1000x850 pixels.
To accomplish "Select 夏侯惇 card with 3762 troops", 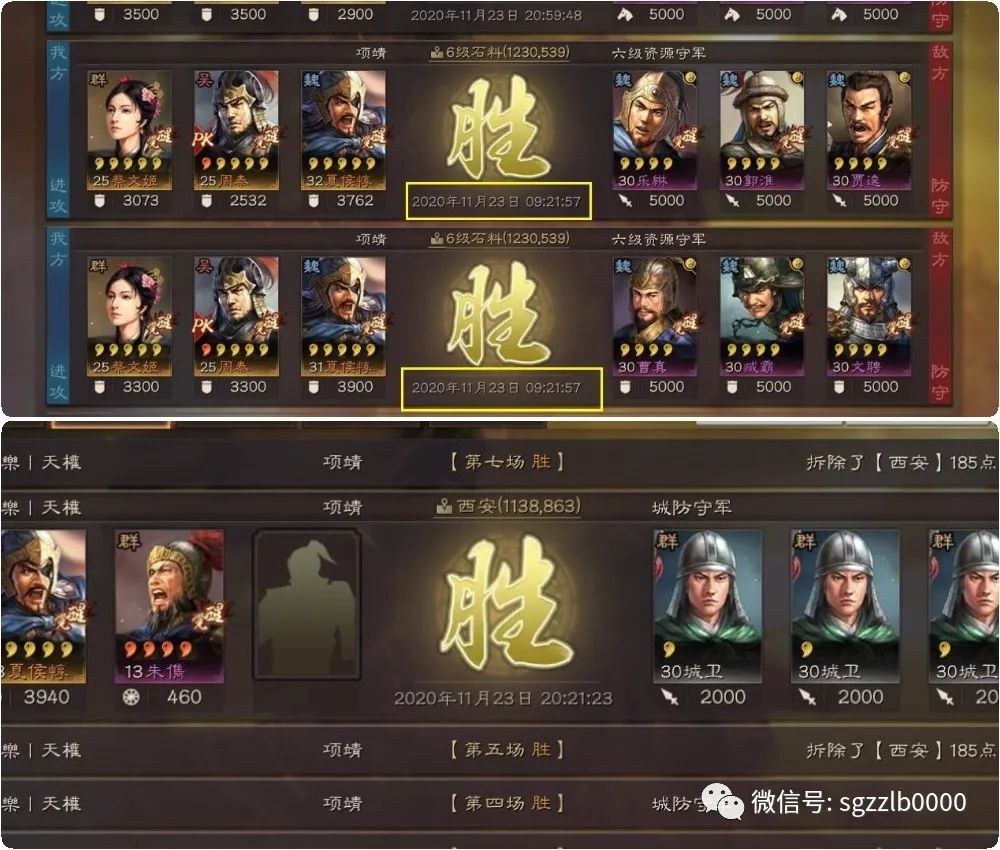I will (342, 130).
